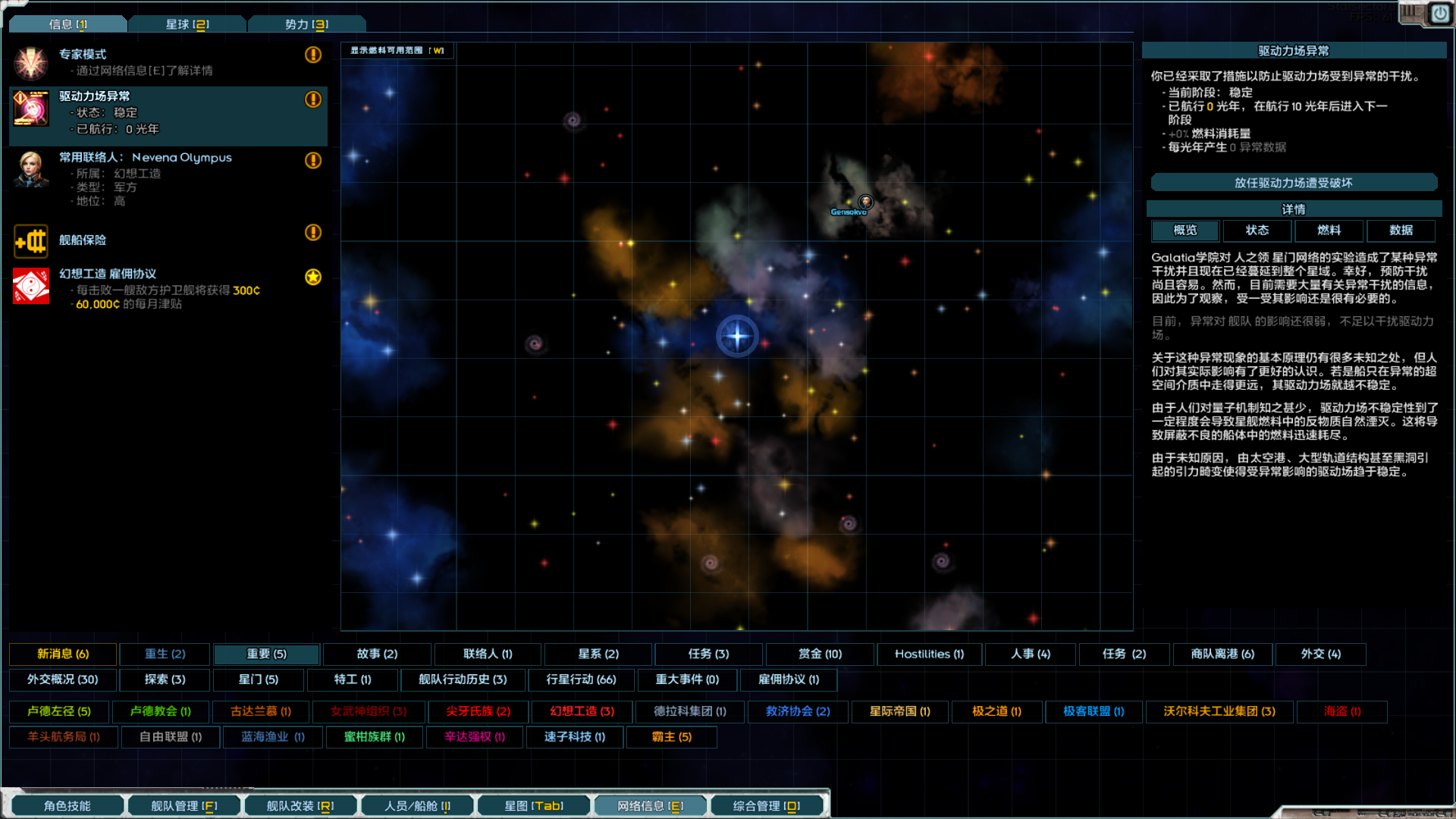Viewport: 1456px width, 819px height.
Task: Expand the 外交概况 (30) category
Action: [63, 680]
